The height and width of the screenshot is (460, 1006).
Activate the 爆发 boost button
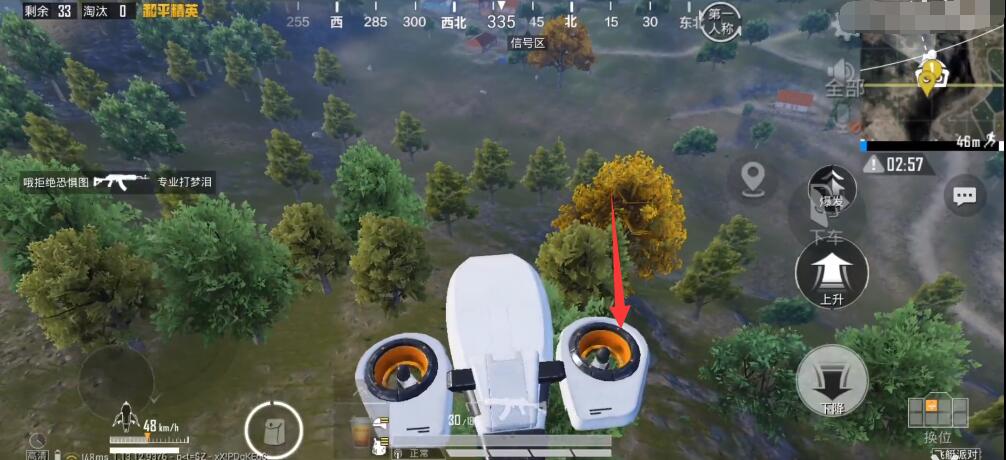pyautogui.click(x=831, y=188)
